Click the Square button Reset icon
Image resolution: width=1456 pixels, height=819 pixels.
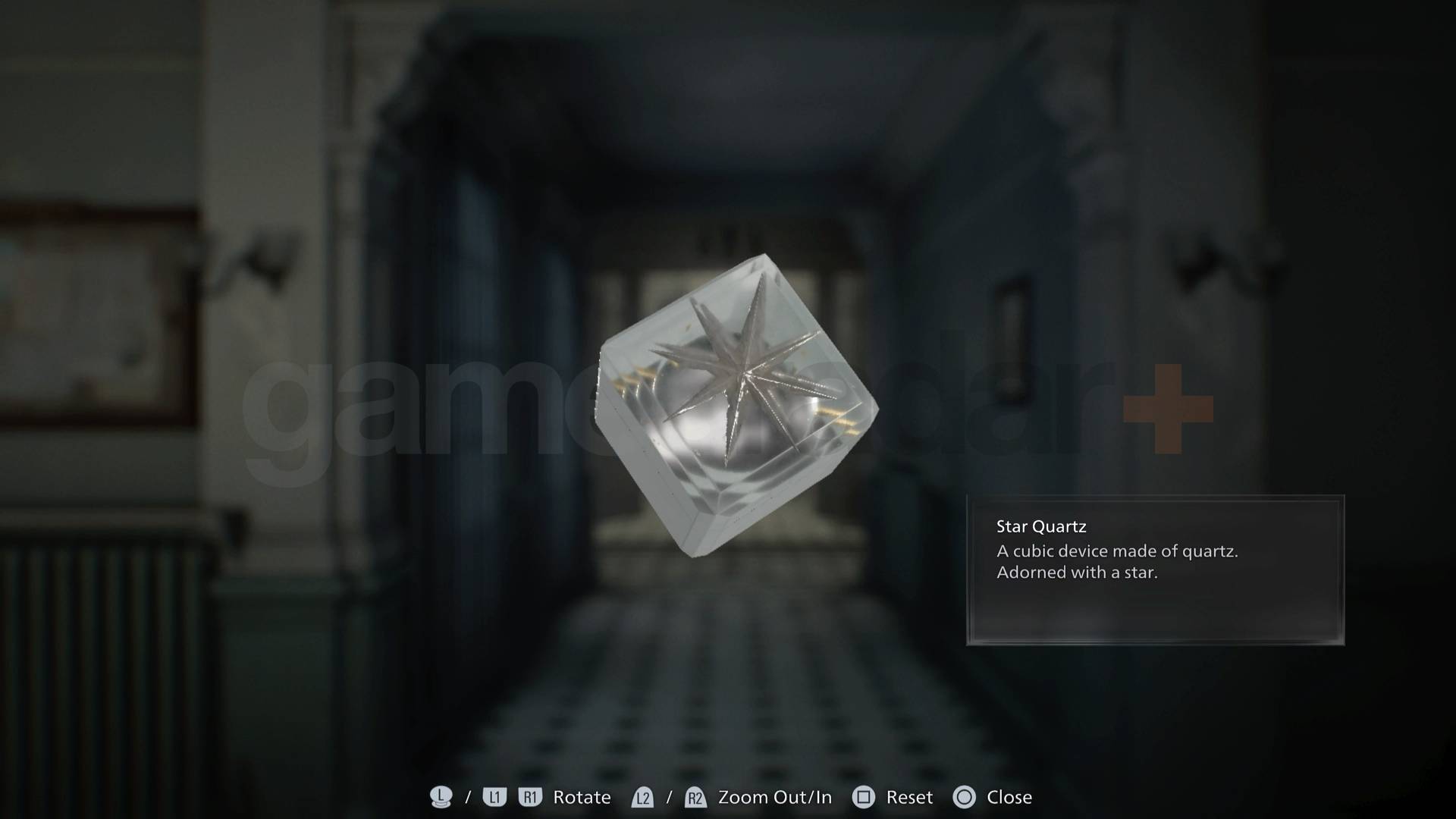click(863, 797)
